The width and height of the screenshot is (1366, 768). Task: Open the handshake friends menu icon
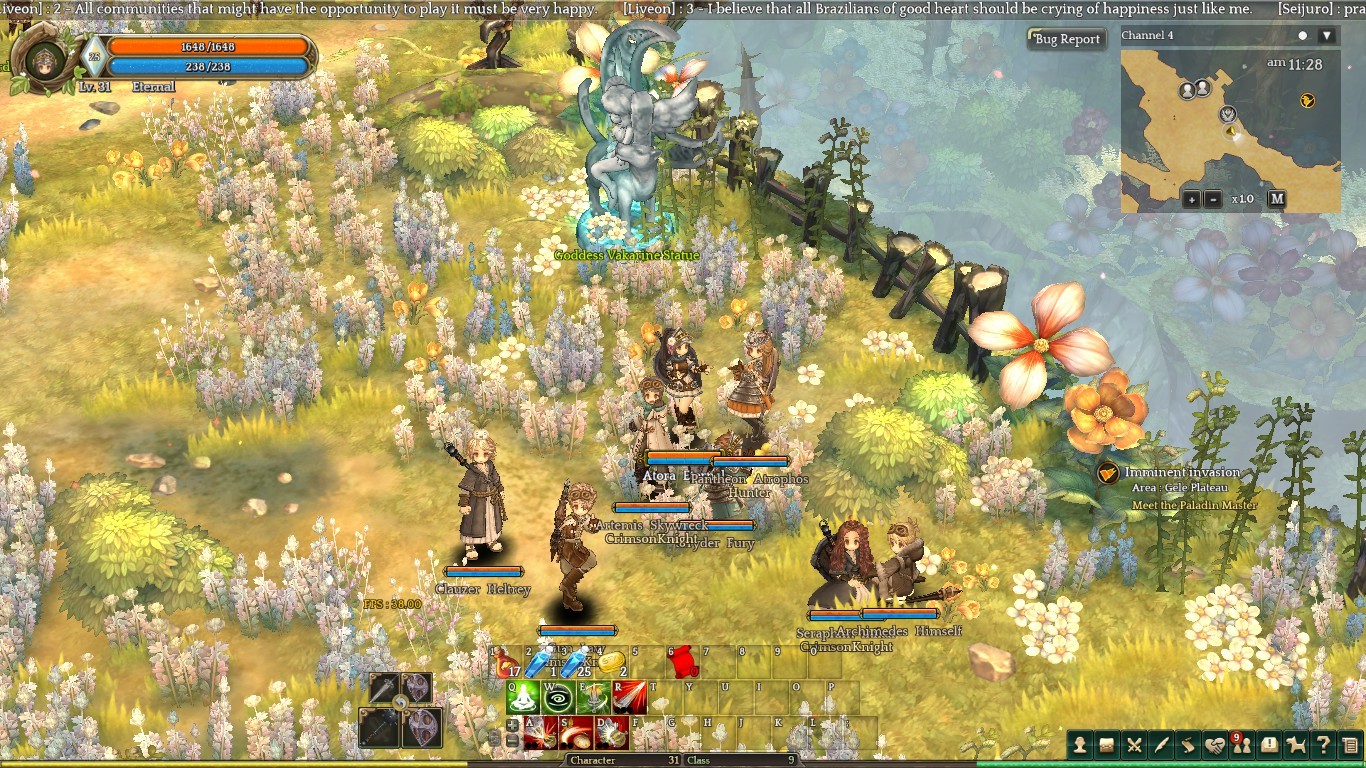click(x=1214, y=744)
